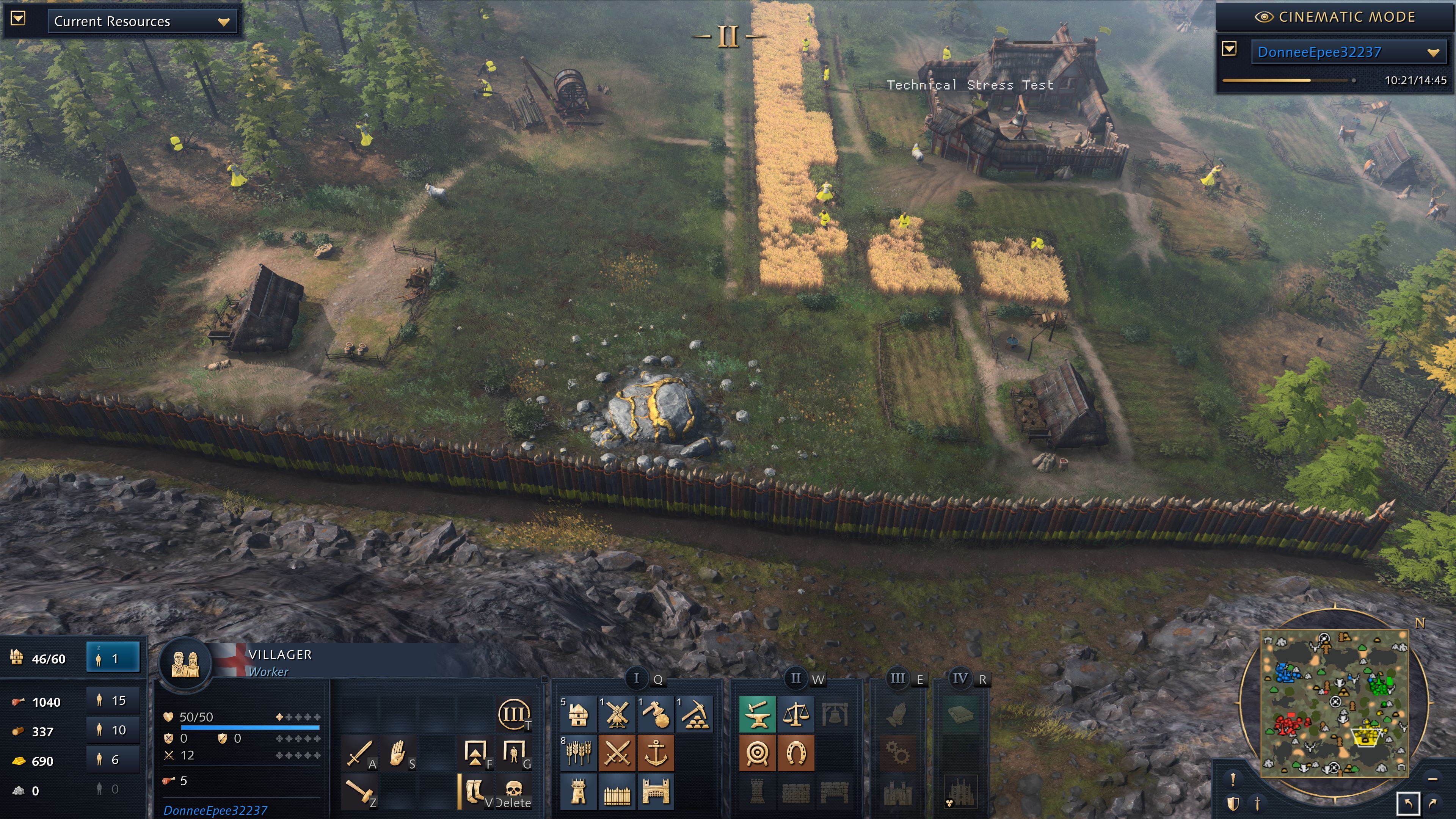Select the Mining Camp pickaxe icon

coord(694,715)
